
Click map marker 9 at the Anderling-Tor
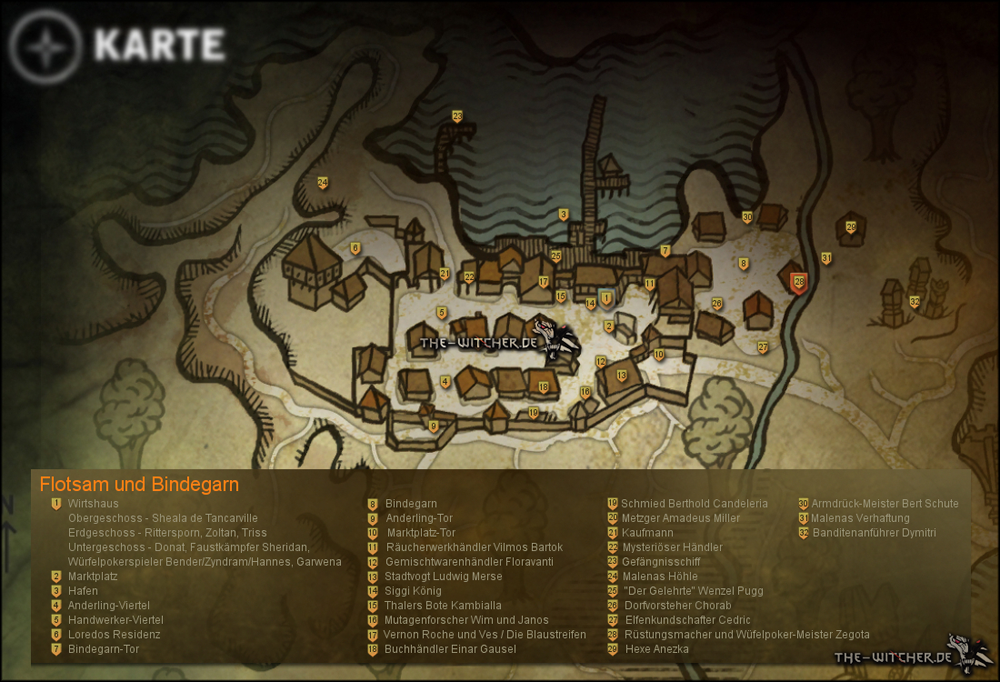point(433,426)
